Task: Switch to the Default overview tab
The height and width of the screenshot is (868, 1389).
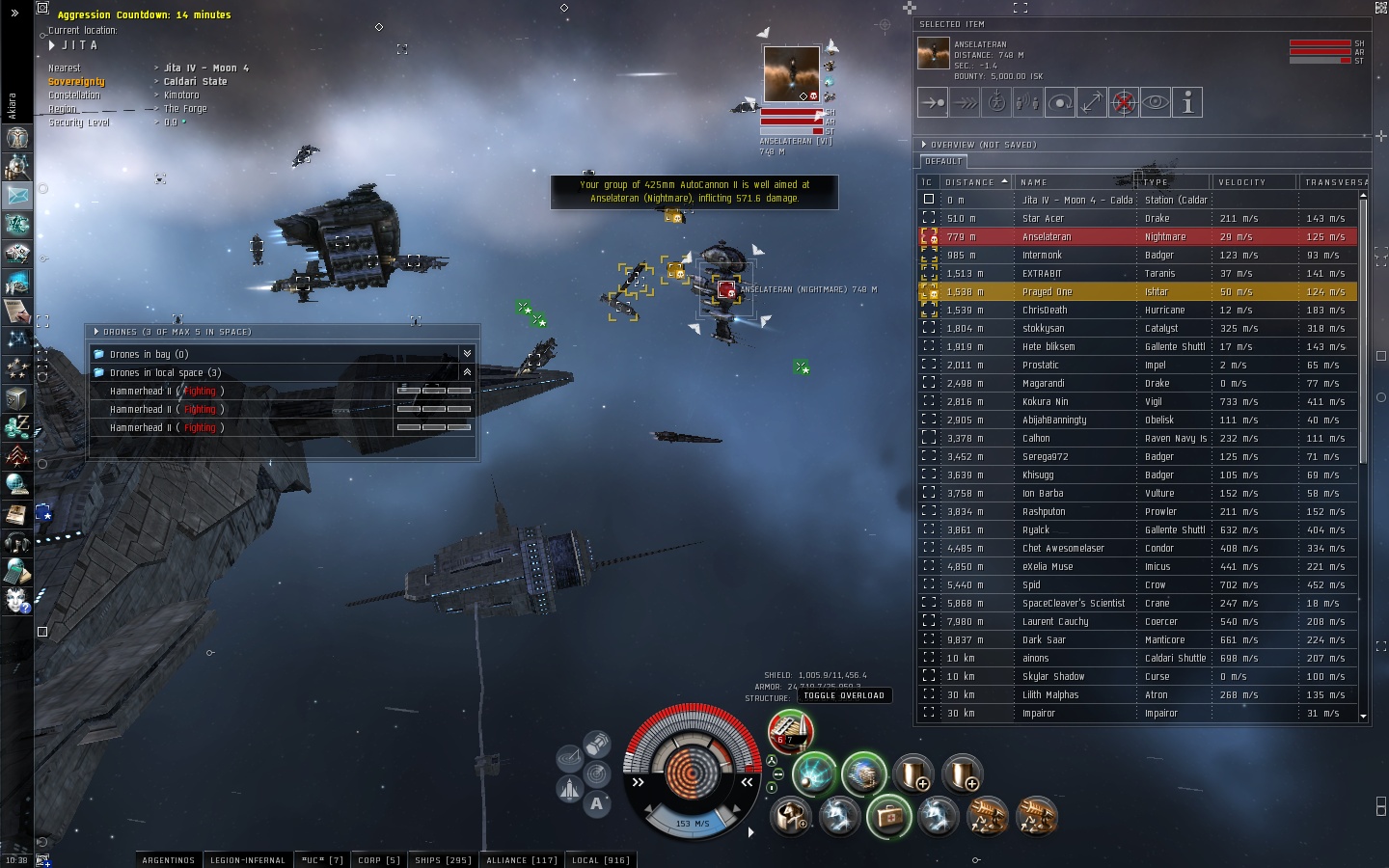Action: (943, 162)
